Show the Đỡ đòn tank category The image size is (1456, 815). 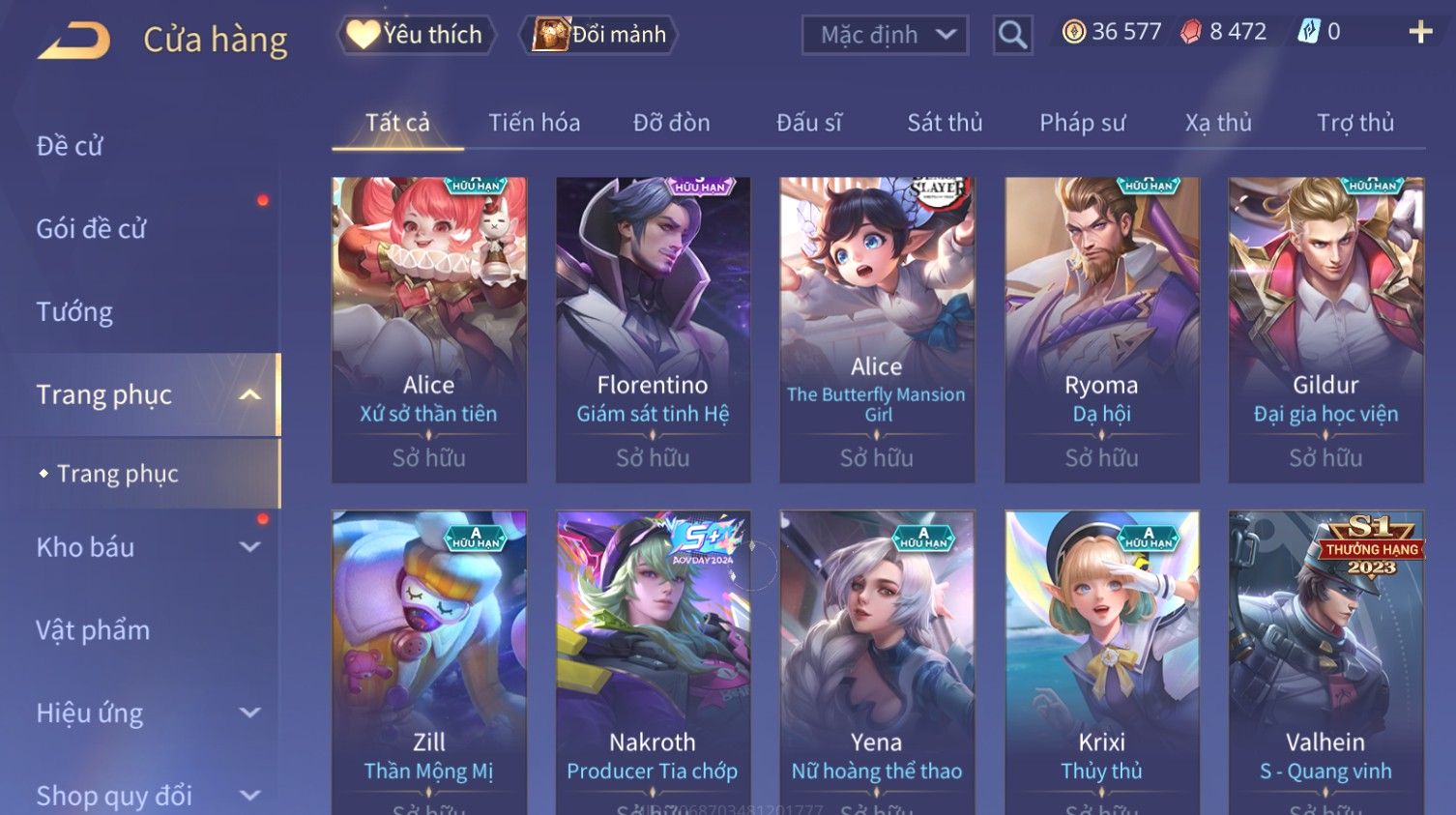(671, 123)
